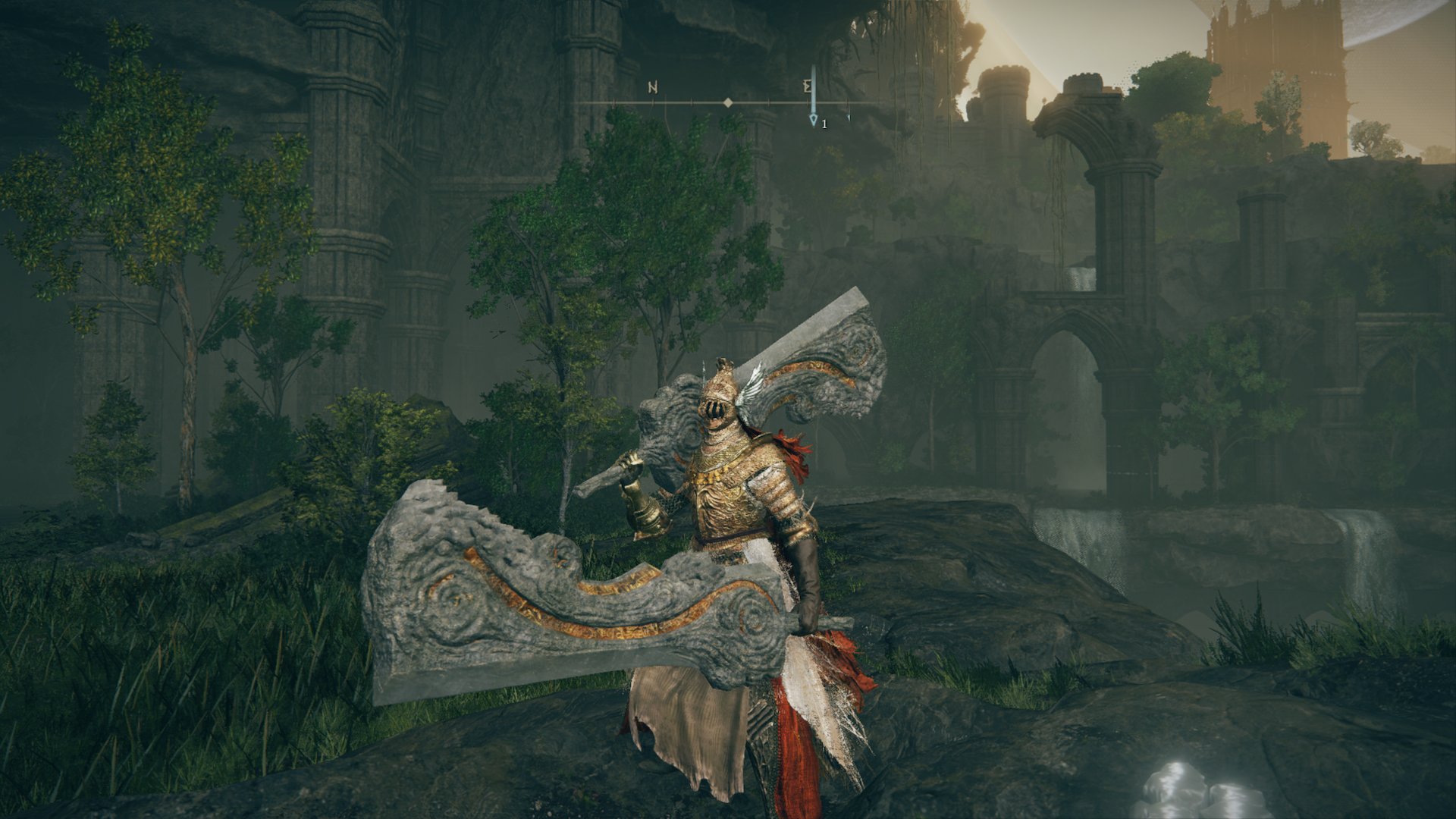Viewport: 1456px width, 819px height.
Task: Click the compass bar's center diamond
Action: tap(728, 102)
